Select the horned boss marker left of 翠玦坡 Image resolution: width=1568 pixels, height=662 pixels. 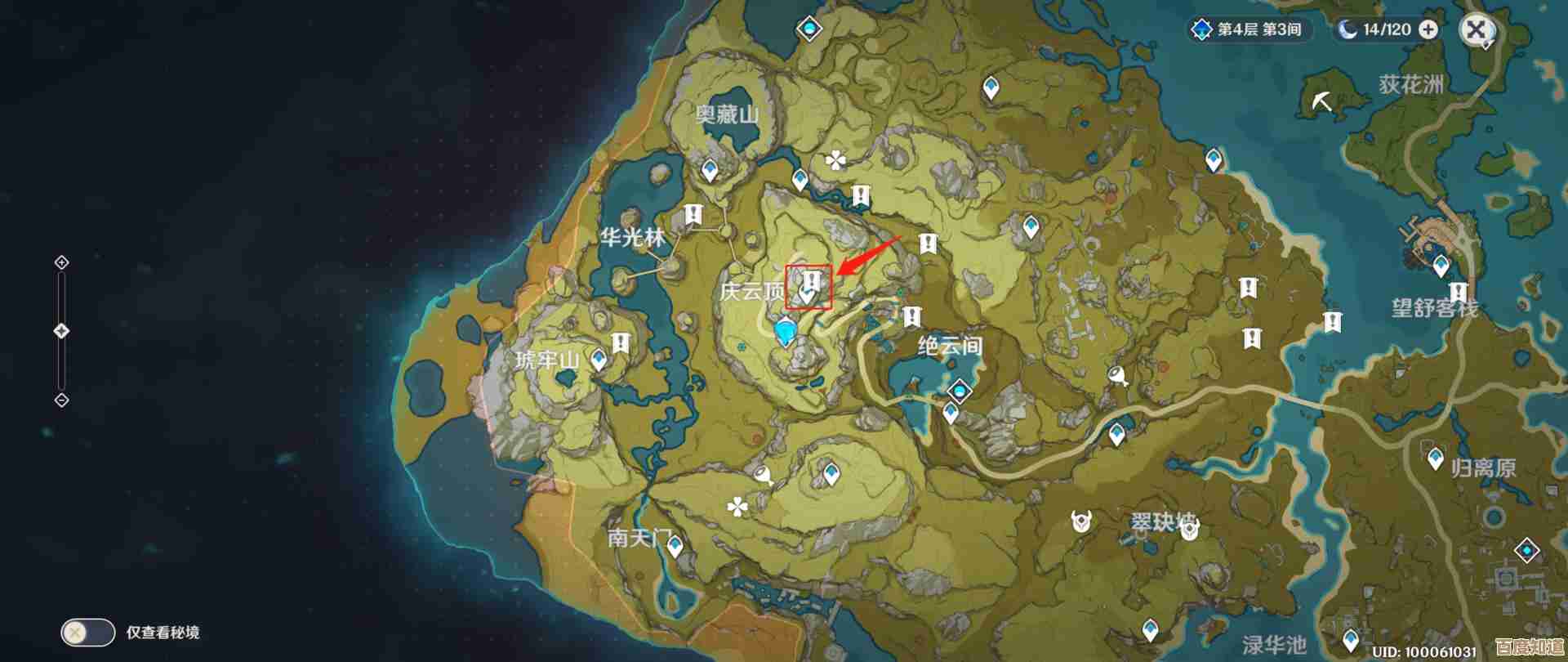click(x=1082, y=519)
